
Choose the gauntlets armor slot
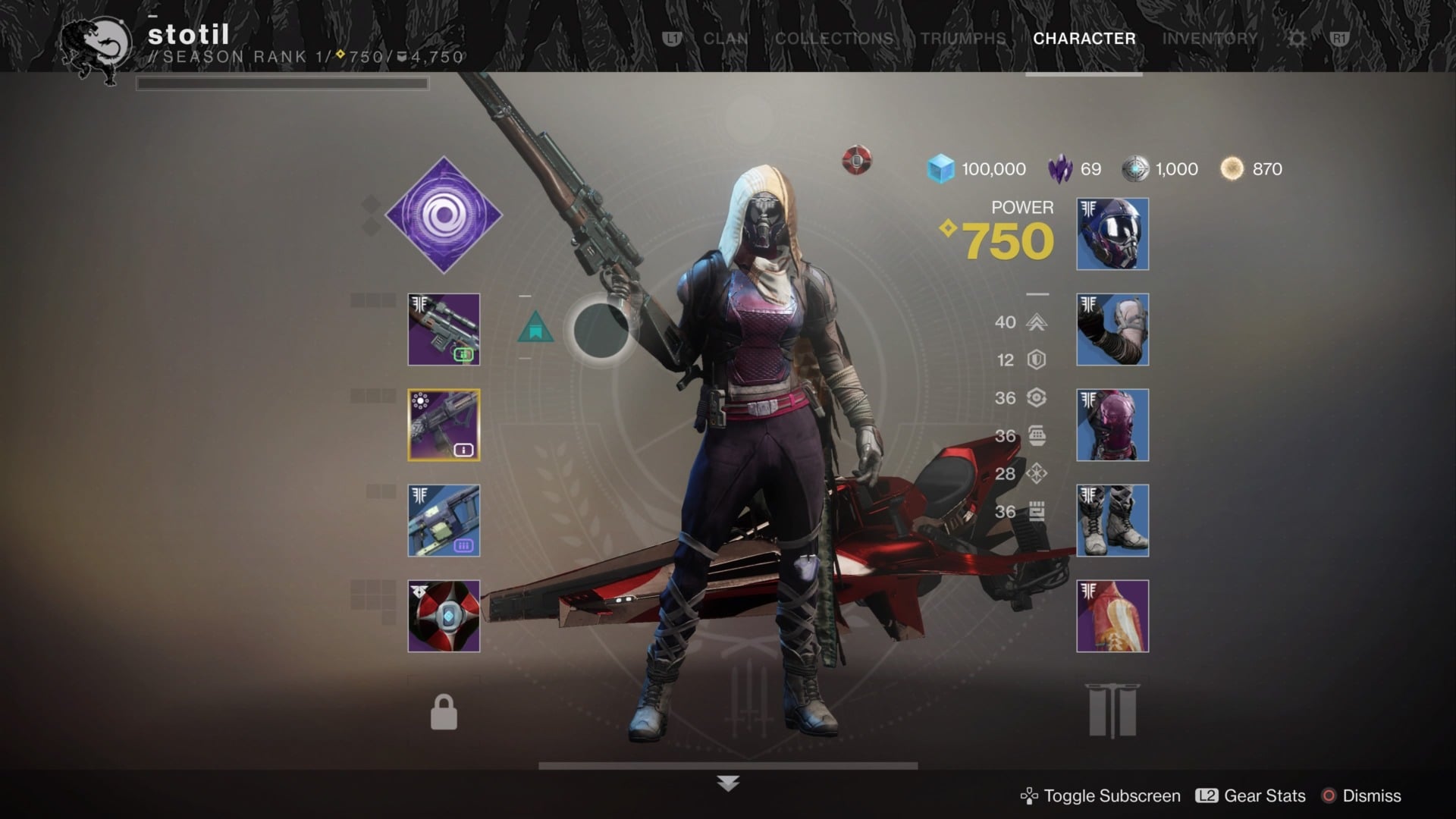click(x=1112, y=330)
